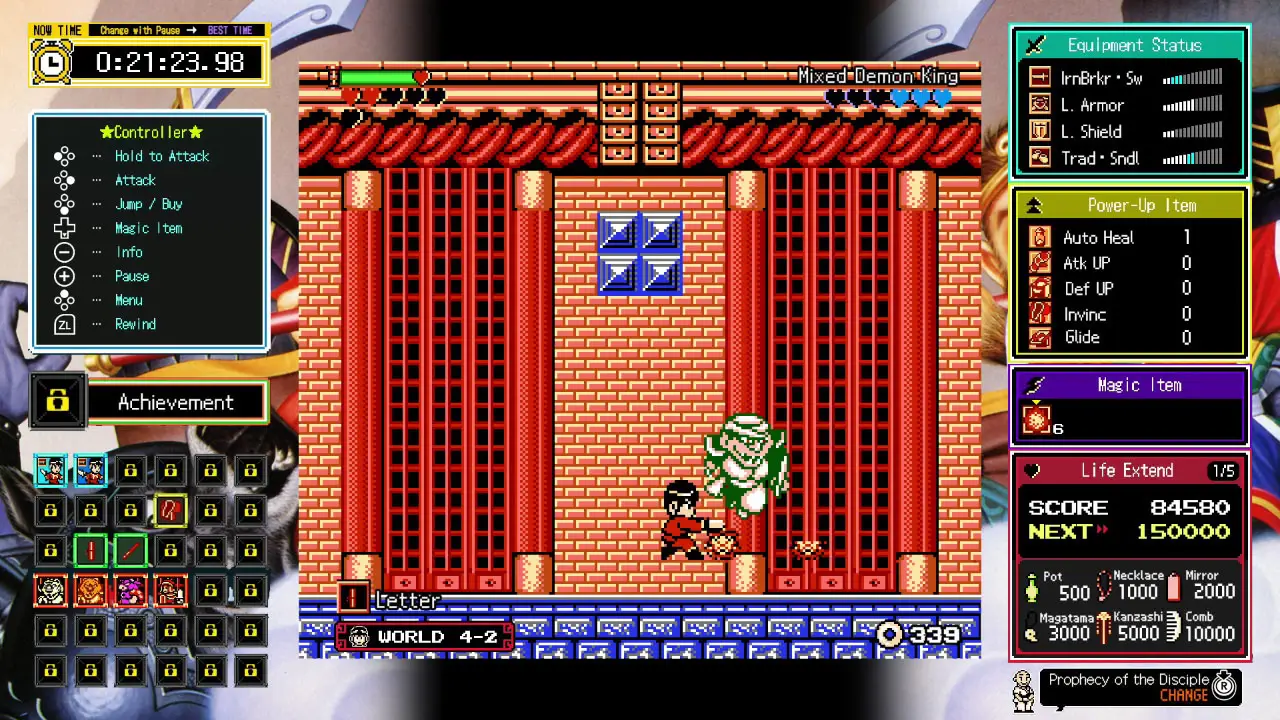The height and width of the screenshot is (720, 1280).
Task: Open the Magic Item fireball icon
Action: pos(1037,420)
